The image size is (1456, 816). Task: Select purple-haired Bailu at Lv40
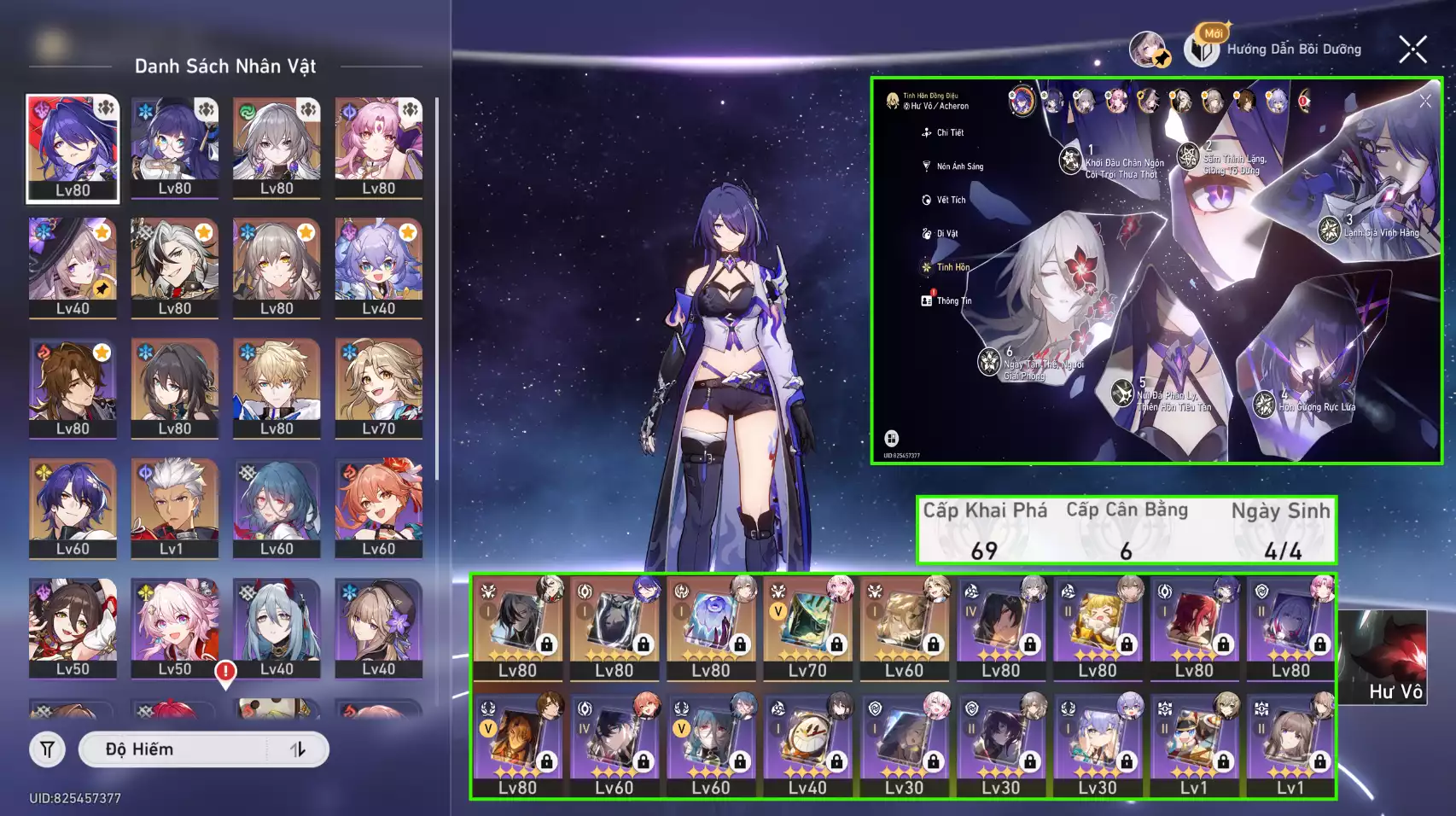tap(378, 268)
